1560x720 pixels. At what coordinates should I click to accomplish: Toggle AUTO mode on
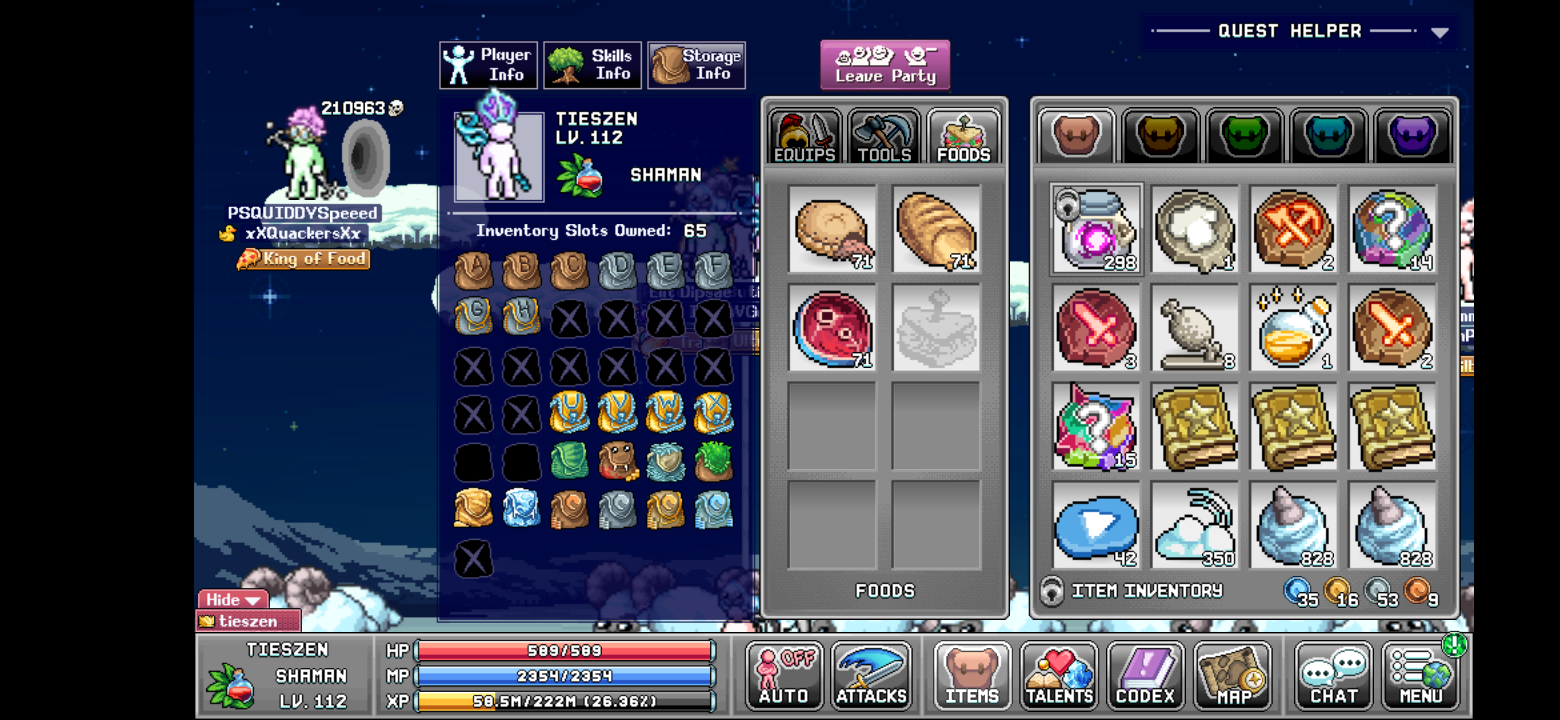[x=783, y=675]
